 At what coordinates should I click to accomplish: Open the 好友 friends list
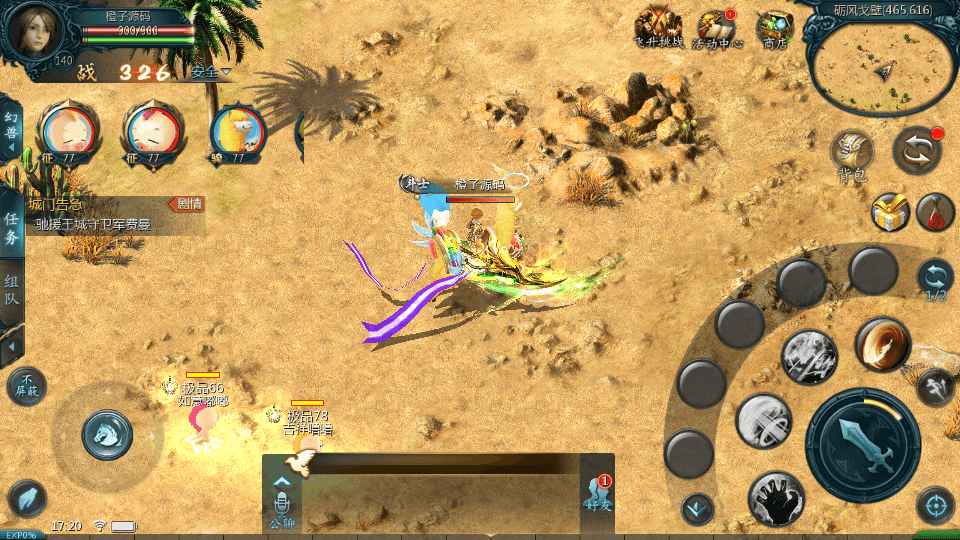pyautogui.click(x=597, y=497)
